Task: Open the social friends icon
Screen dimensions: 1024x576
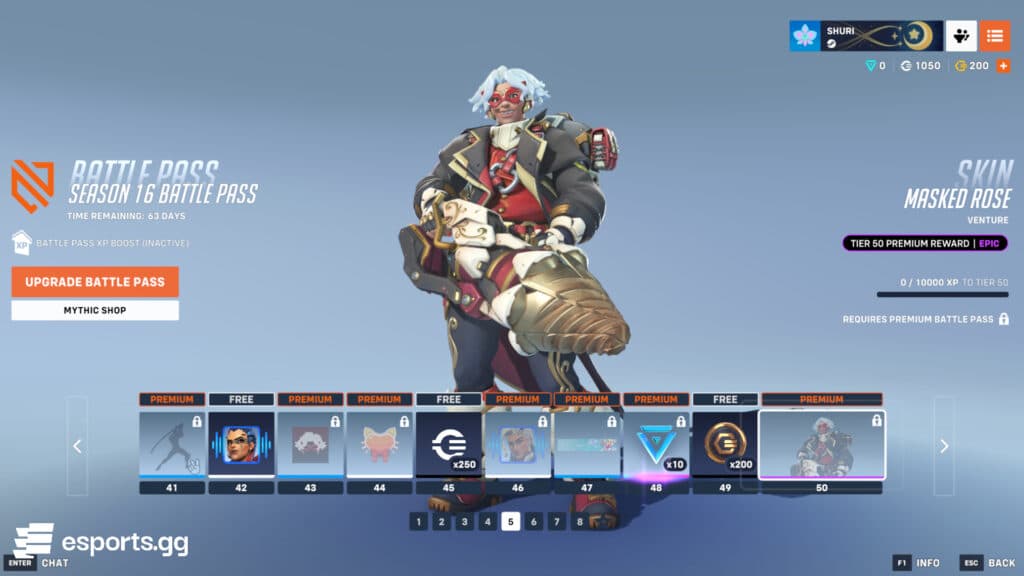Action: point(961,36)
